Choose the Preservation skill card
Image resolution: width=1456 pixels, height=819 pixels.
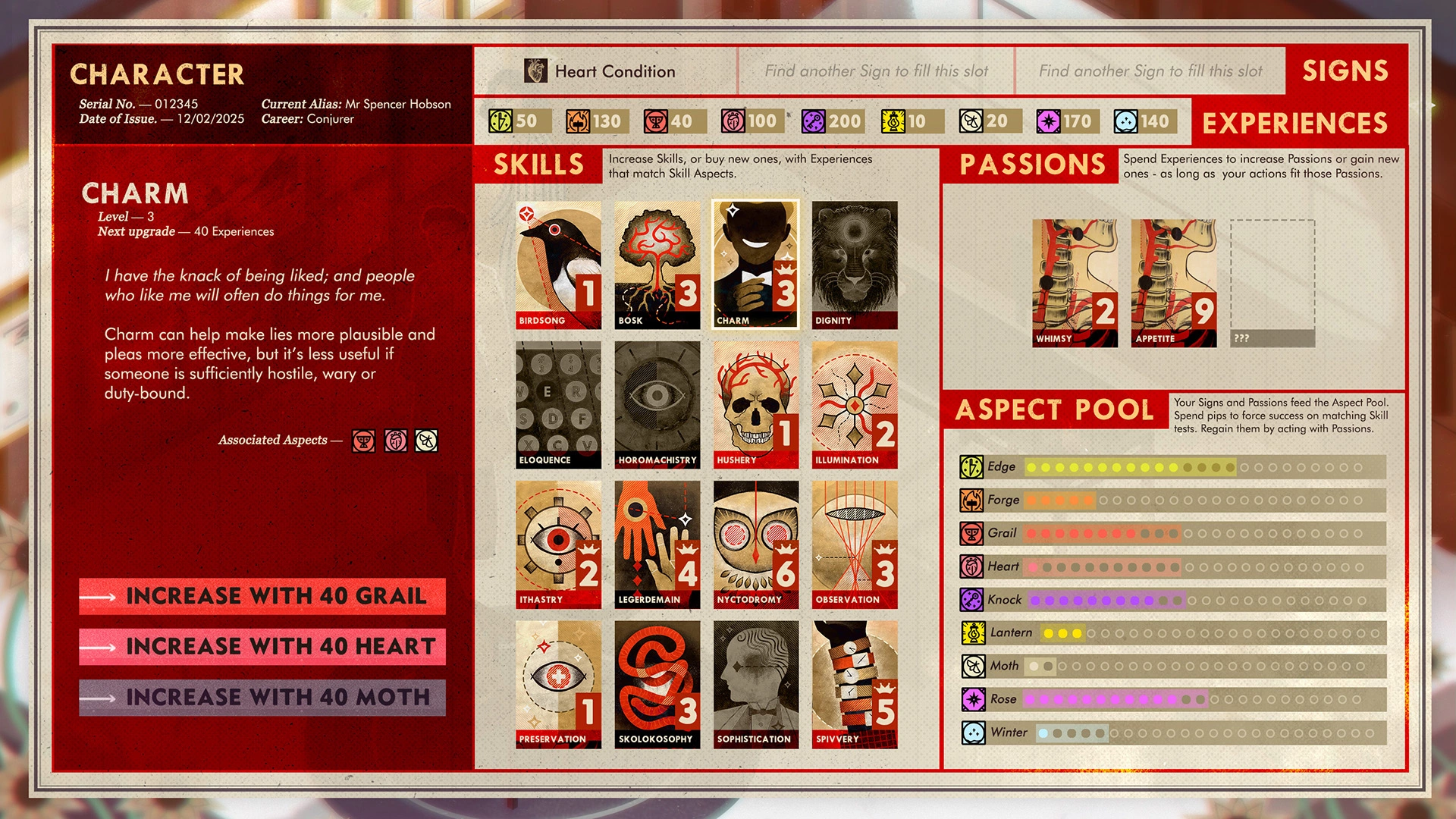tap(558, 684)
